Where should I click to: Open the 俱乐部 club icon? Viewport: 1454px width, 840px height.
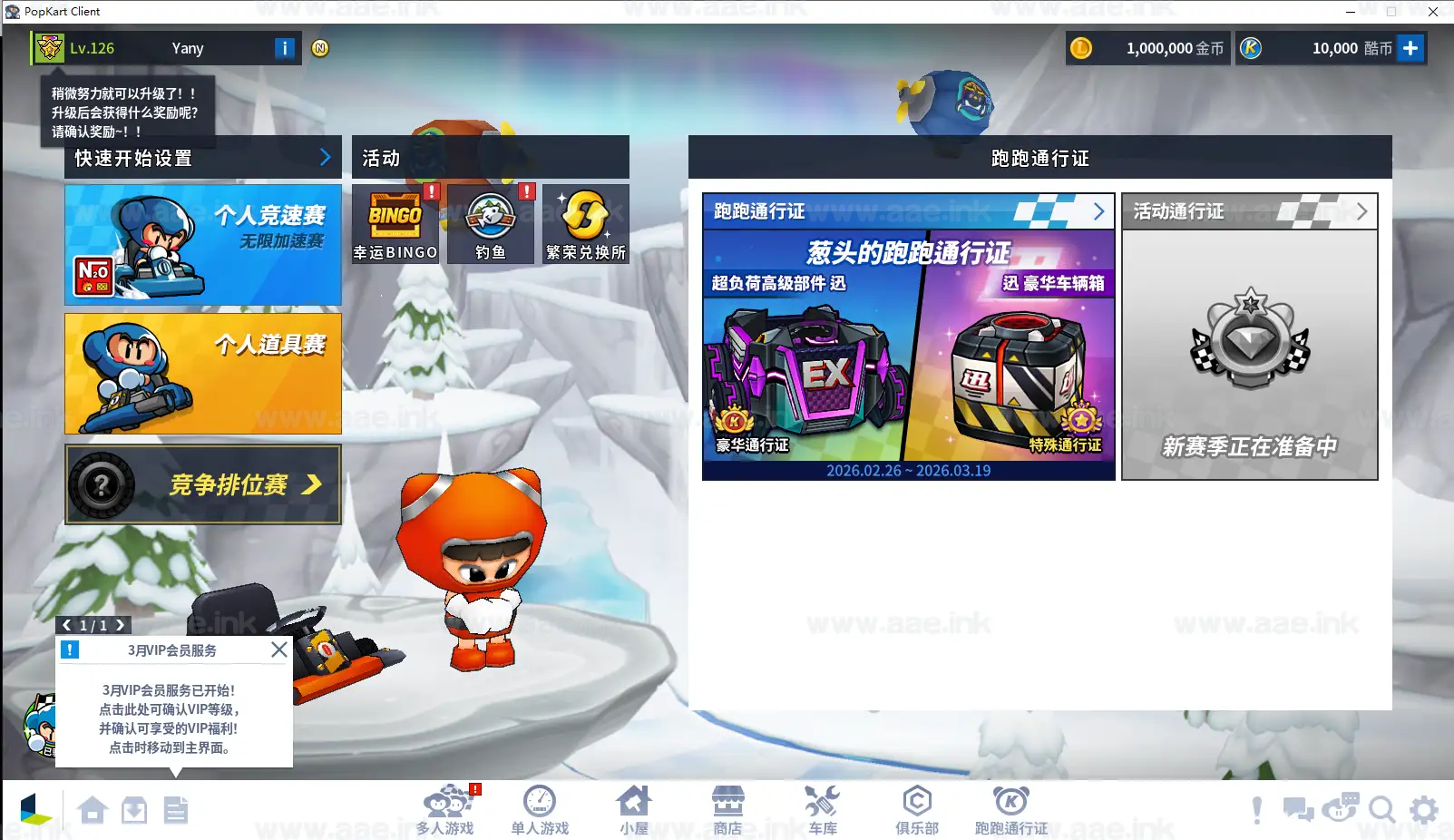tap(917, 806)
